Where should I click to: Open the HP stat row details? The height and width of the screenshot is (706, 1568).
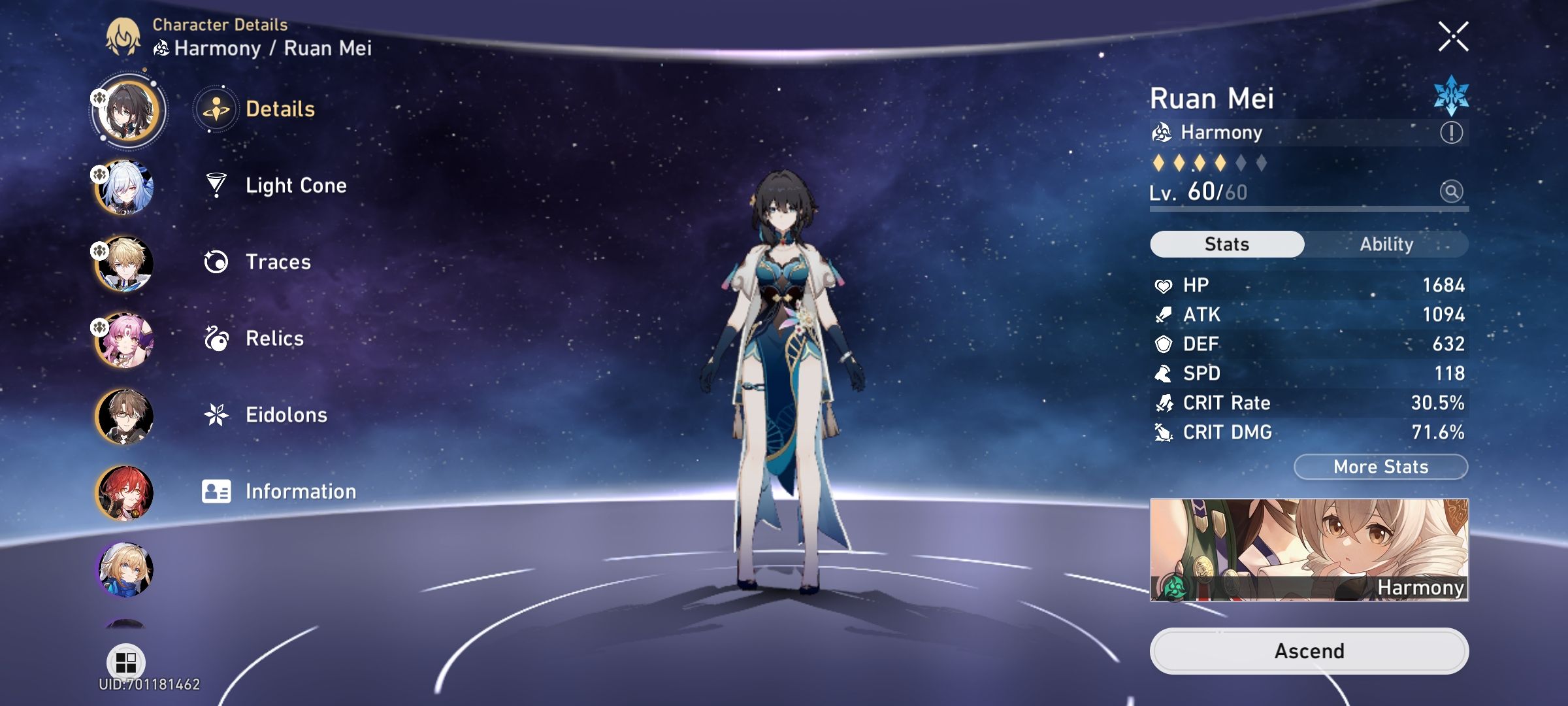1307,284
